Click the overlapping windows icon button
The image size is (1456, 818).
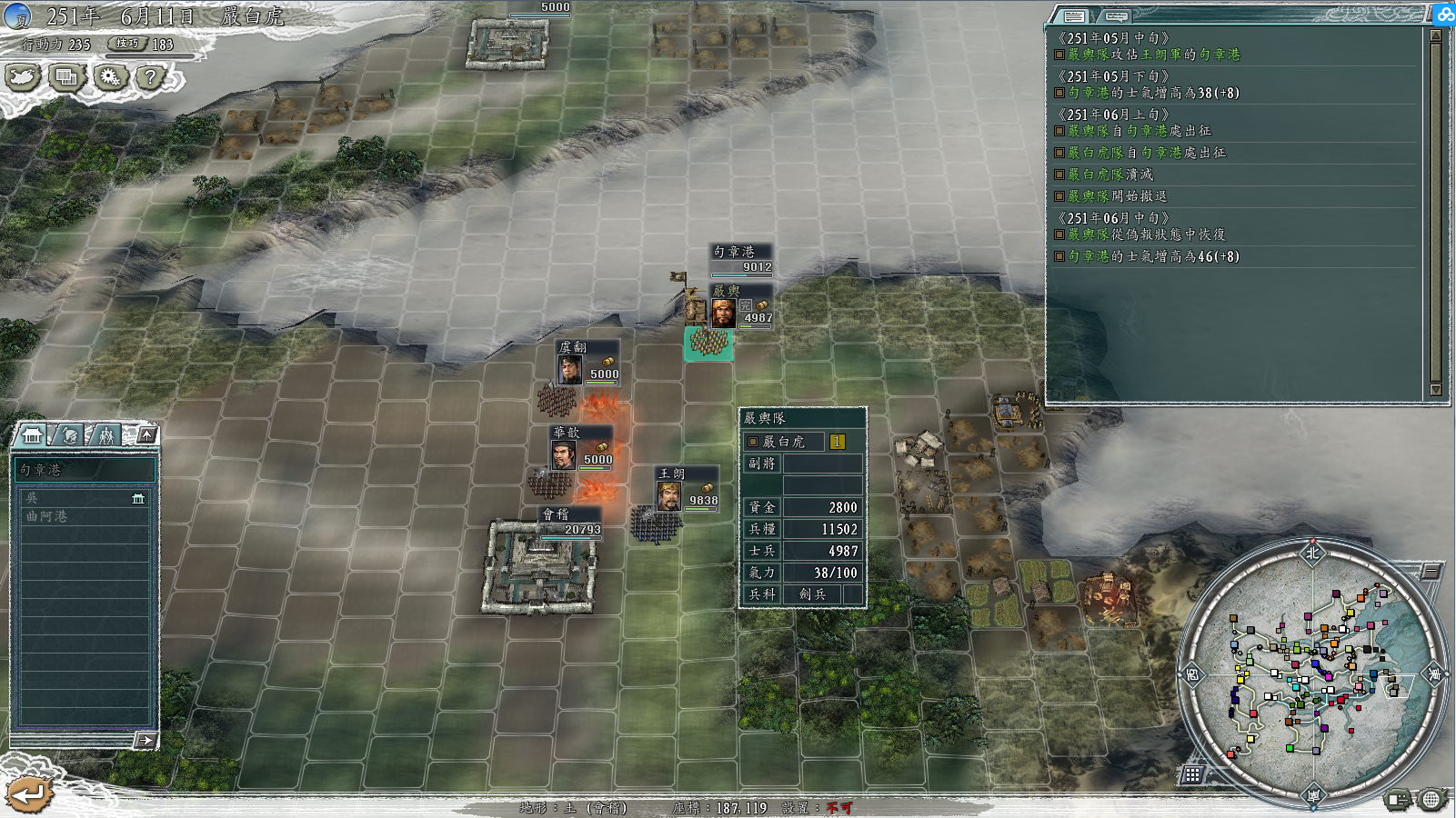(x=66, y=78)
